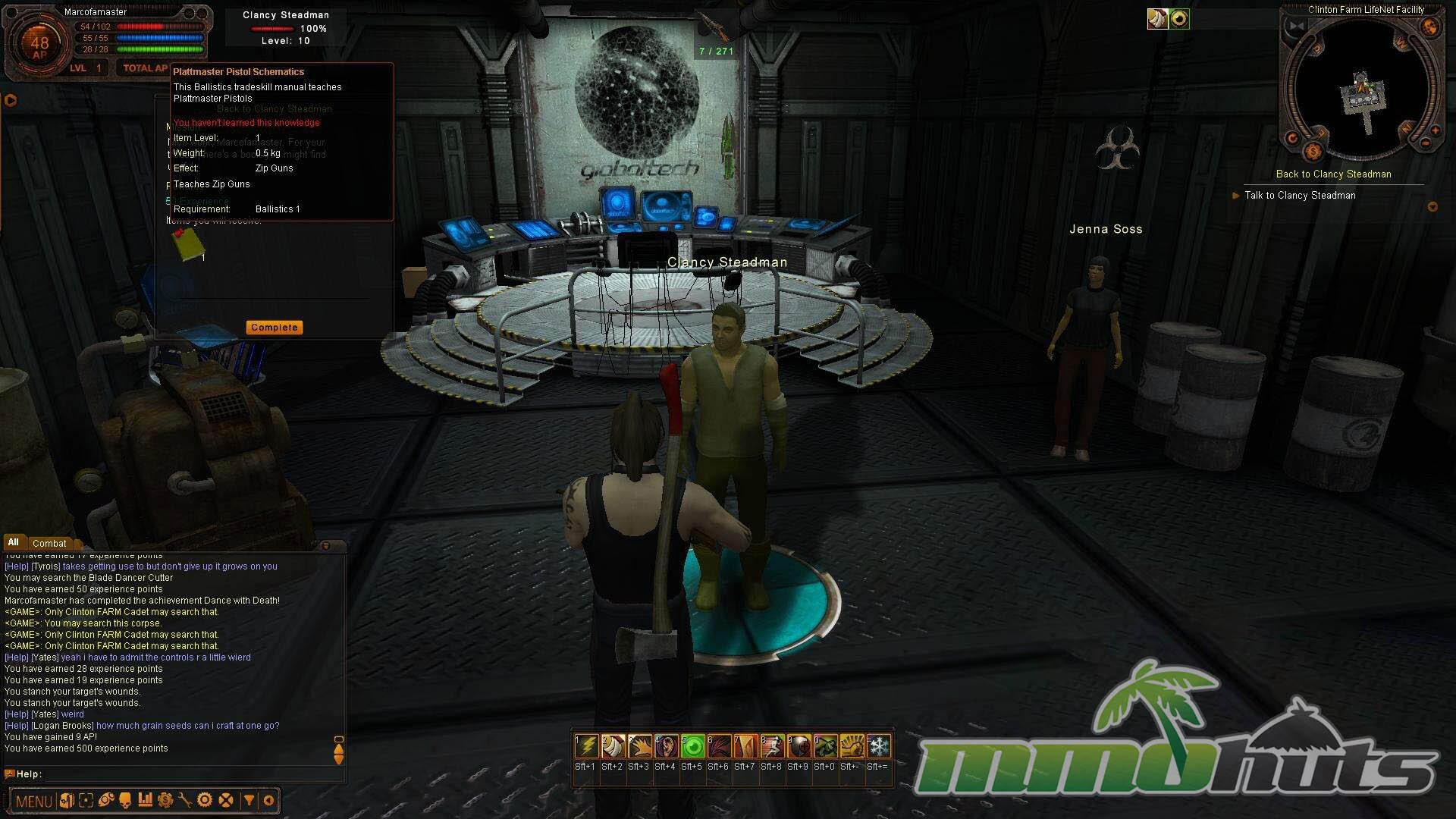
Task: Use the bandage ability in hotbar
Action: coord(612,747)
